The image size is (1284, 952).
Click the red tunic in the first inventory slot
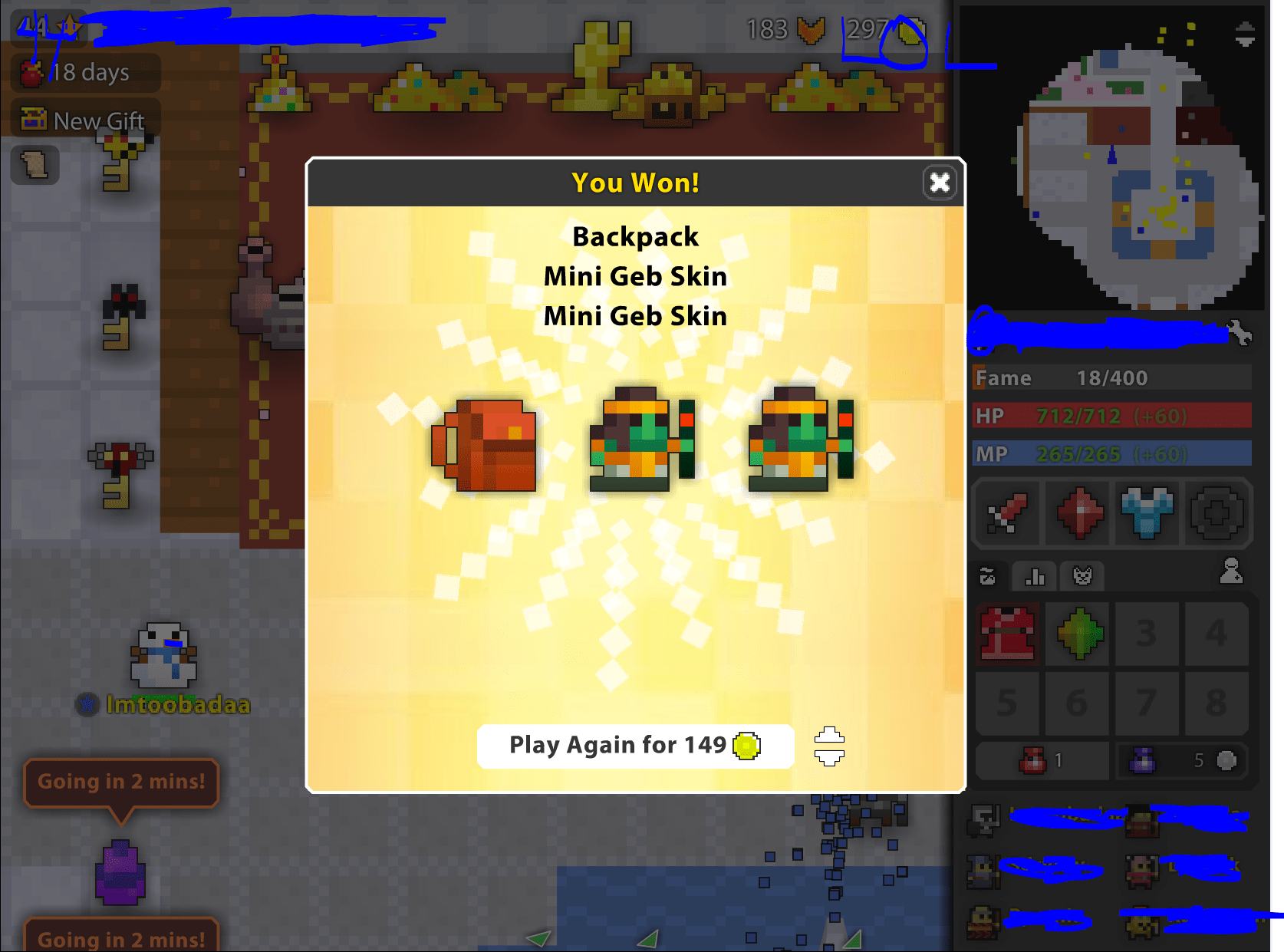[1007, 634]
